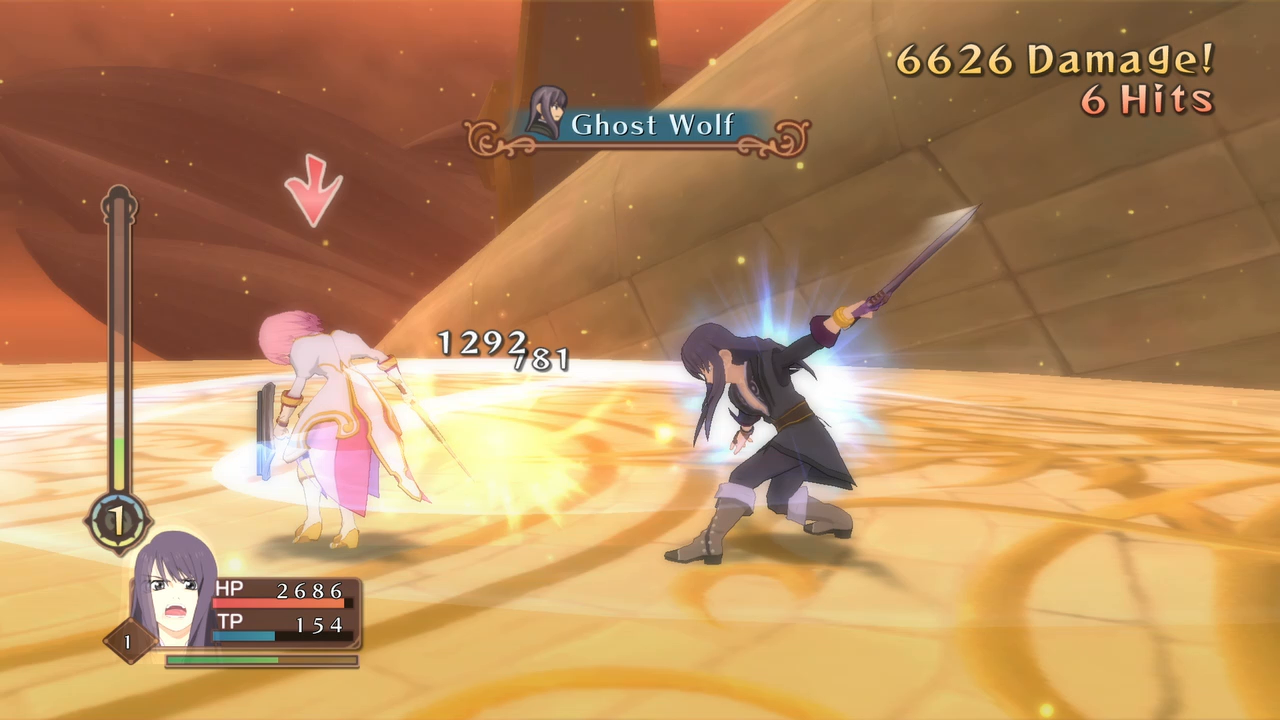The height and width of the screenshot is (720, 1280).
Task: Select Yuri's portrait in the status panel
Action: [173, 592]
